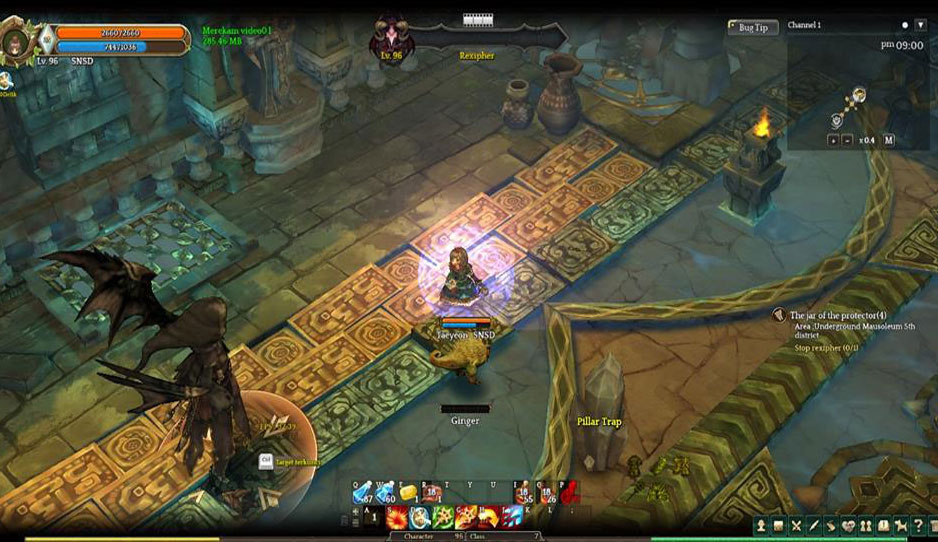Image resolution: width=938 pixels, height=542 pixels.
Task: Activate the red explosion skill in S slot
Action: [397, 517]
